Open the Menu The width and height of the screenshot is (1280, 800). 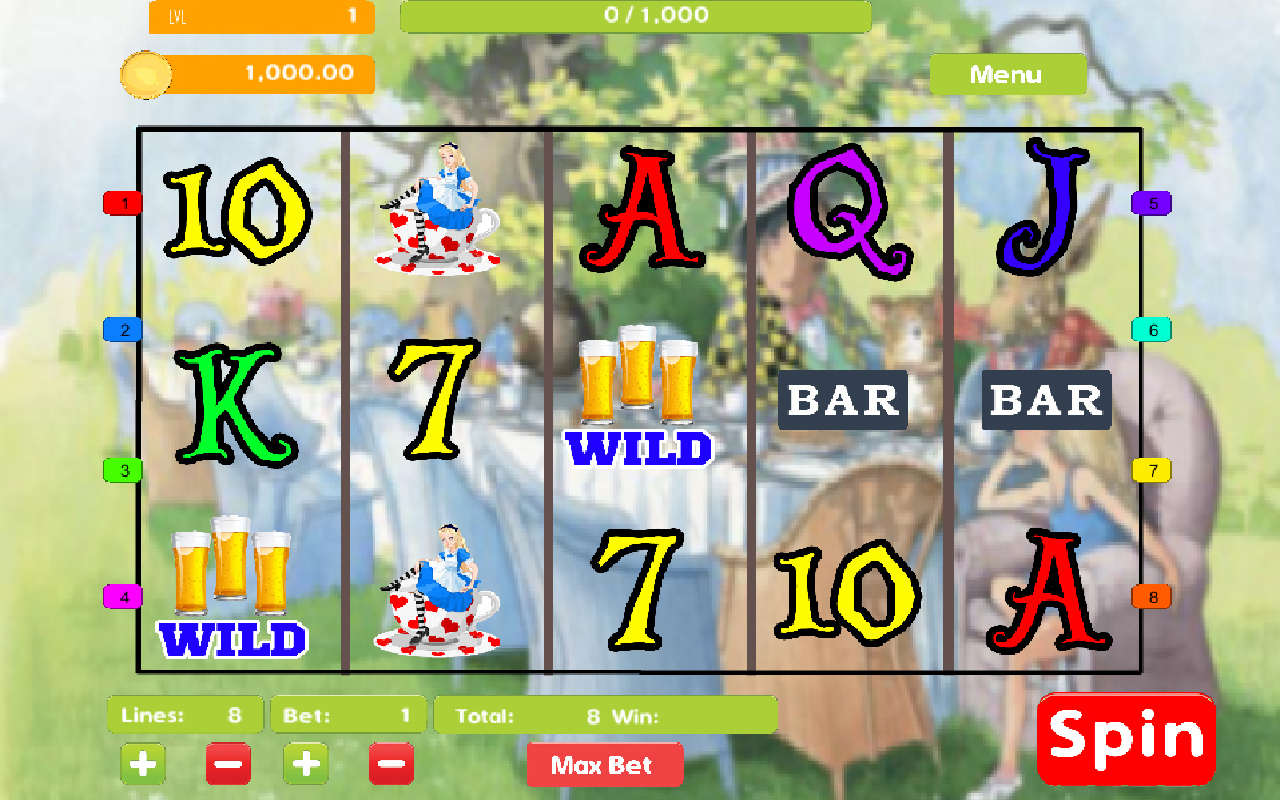[x=1008, y=74]
